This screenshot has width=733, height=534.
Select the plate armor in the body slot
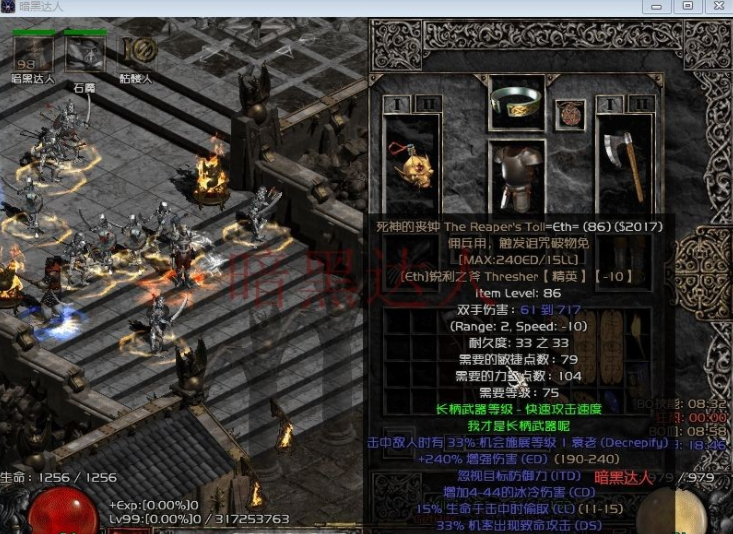[x=517, y=176]
